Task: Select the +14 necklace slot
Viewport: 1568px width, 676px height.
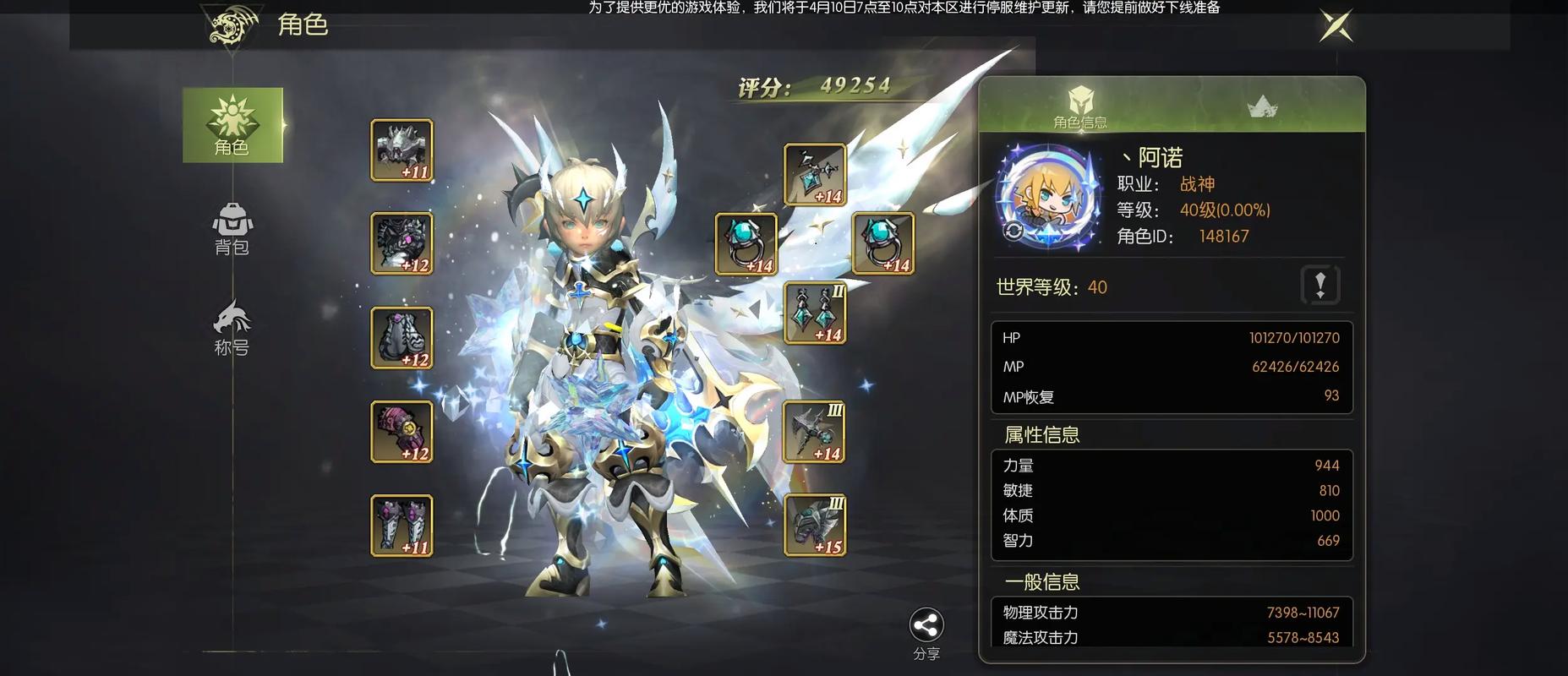Action: coord(815,175)
